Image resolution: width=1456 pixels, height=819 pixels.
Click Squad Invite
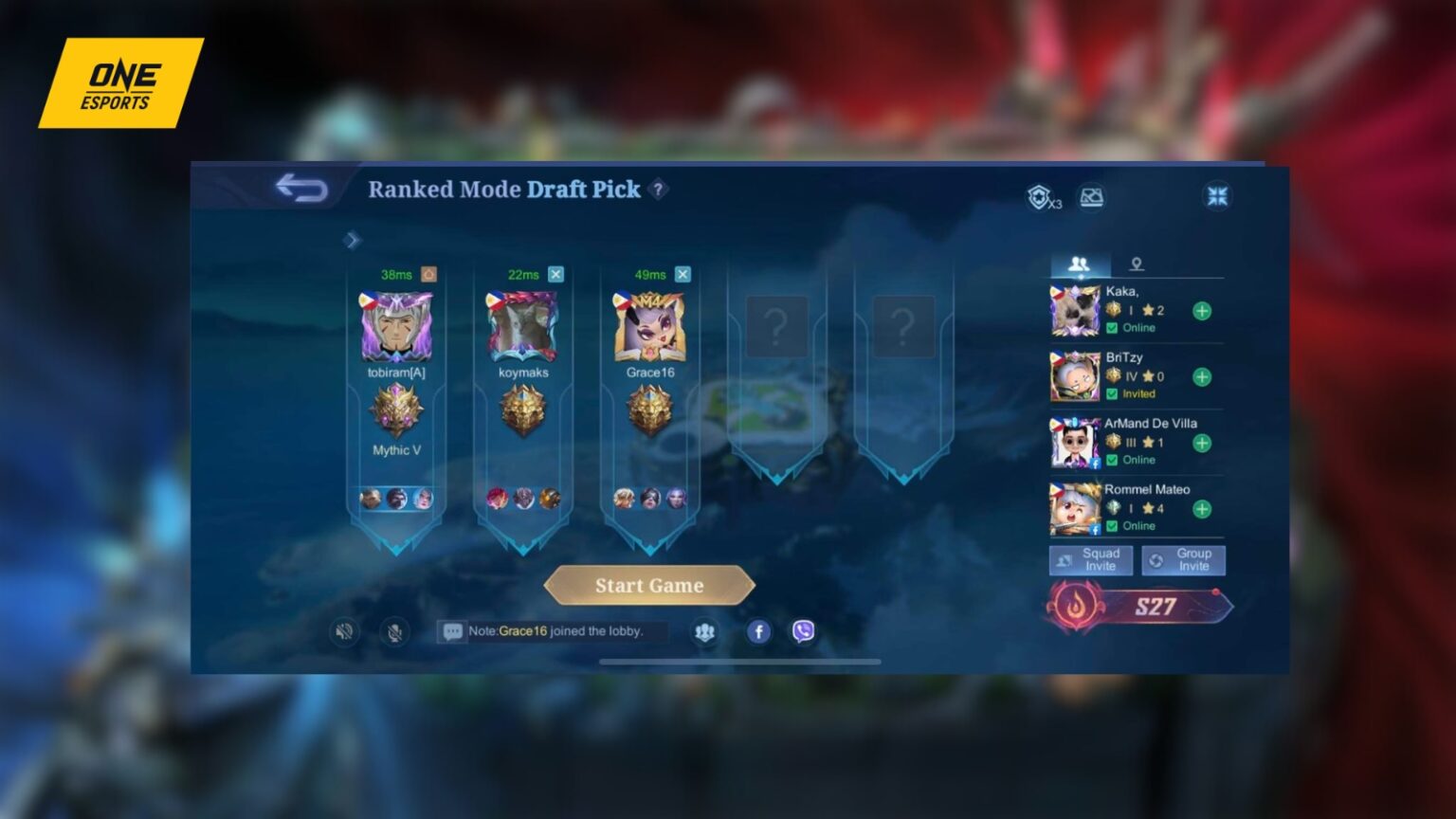click(1091, 559)
